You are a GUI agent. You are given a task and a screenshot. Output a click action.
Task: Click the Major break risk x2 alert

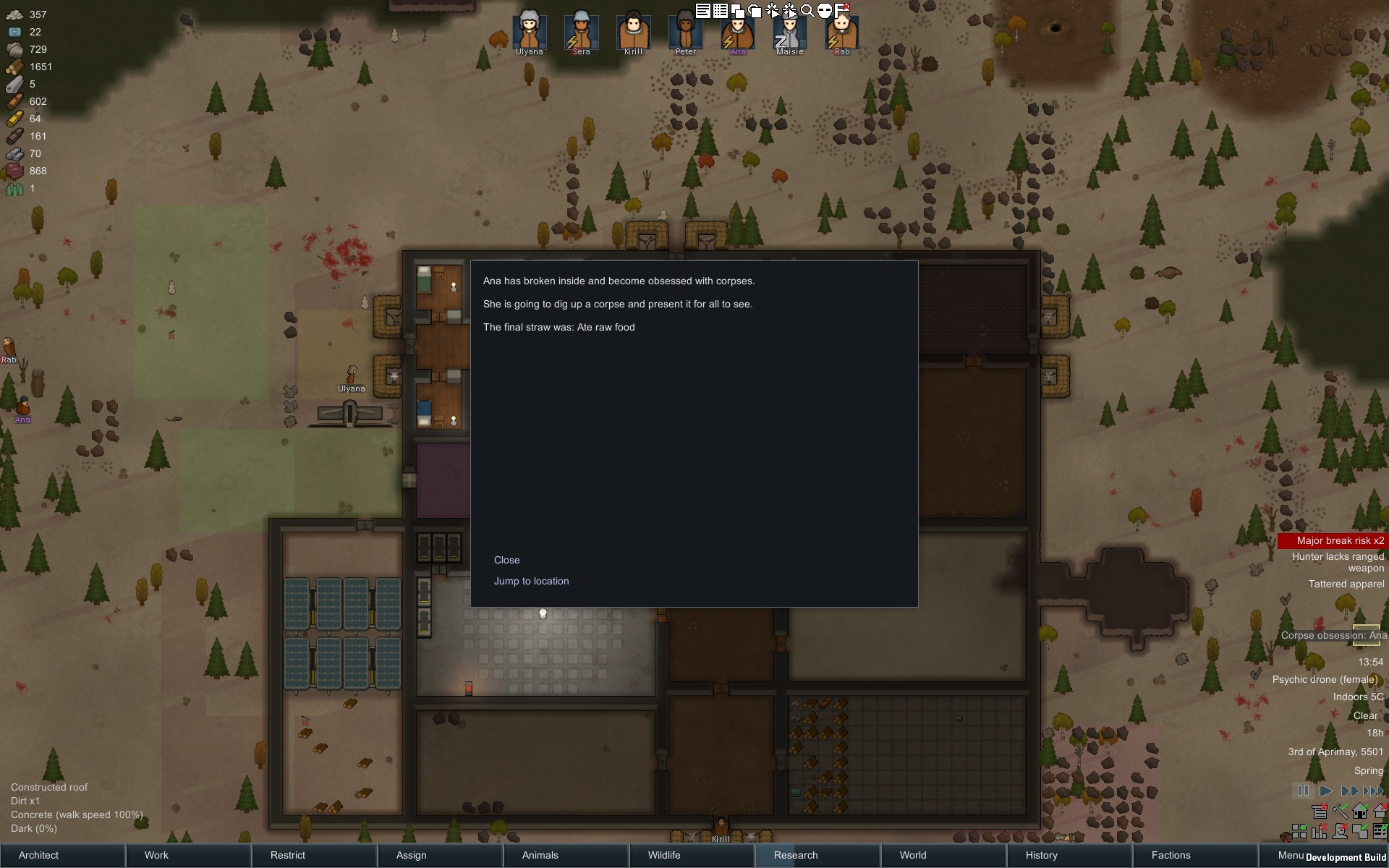[x=1340, y=540]
